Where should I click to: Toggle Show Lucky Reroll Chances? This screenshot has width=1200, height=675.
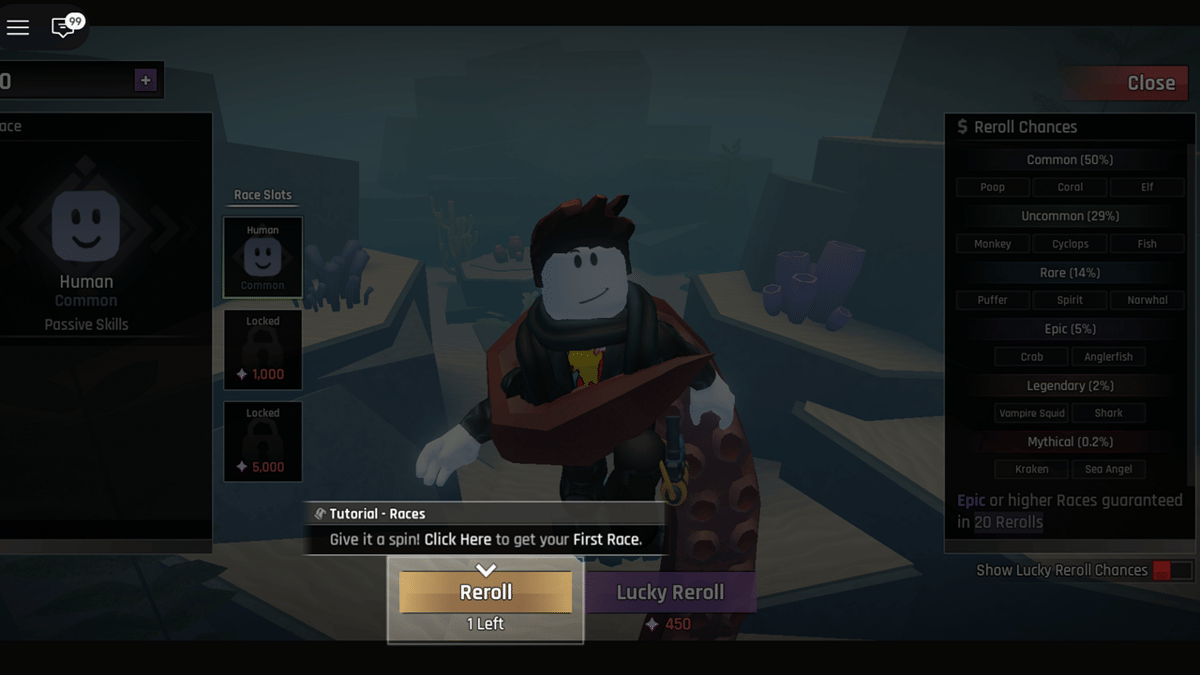tap(1172, 570)
